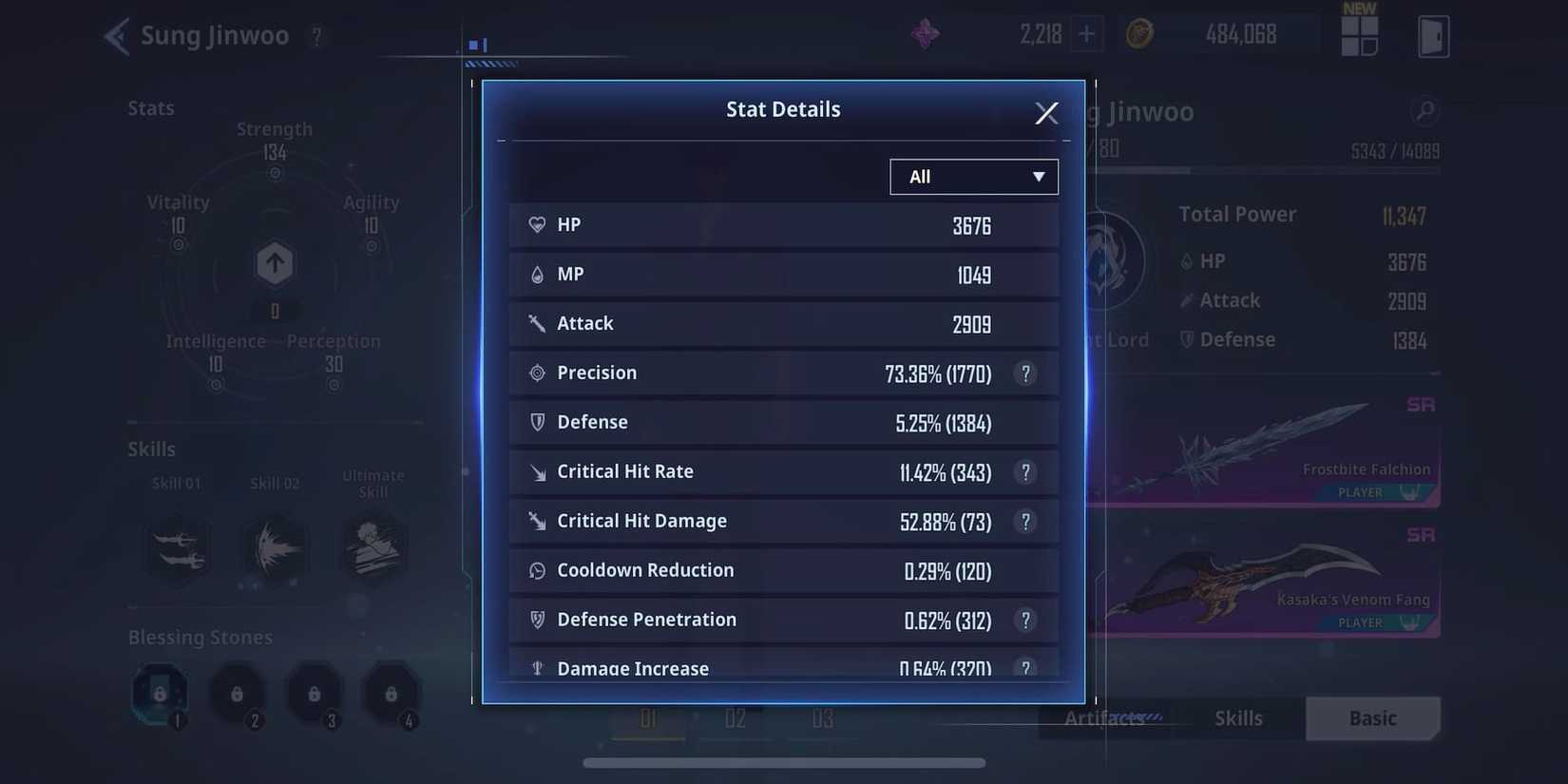Select the Skill 02 hexagon icon

[276, 549]
